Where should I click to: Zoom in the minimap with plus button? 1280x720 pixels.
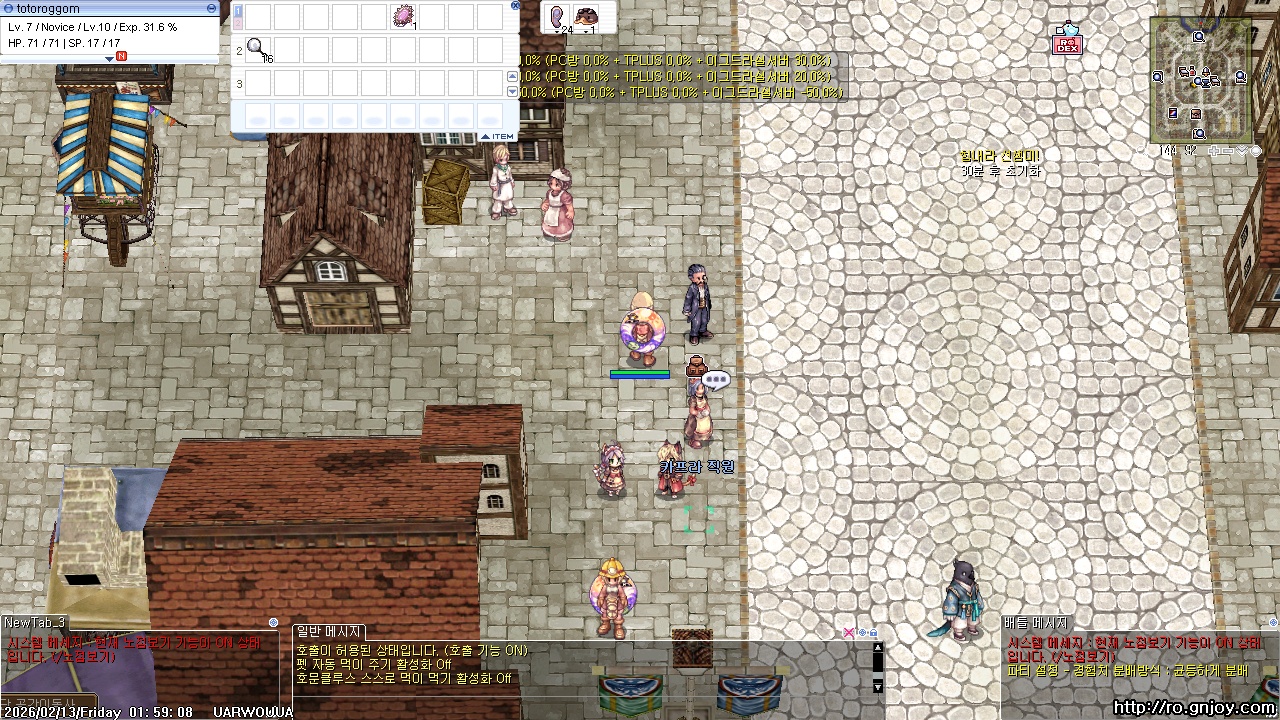pyautogui.click(x=1214, y=151)
